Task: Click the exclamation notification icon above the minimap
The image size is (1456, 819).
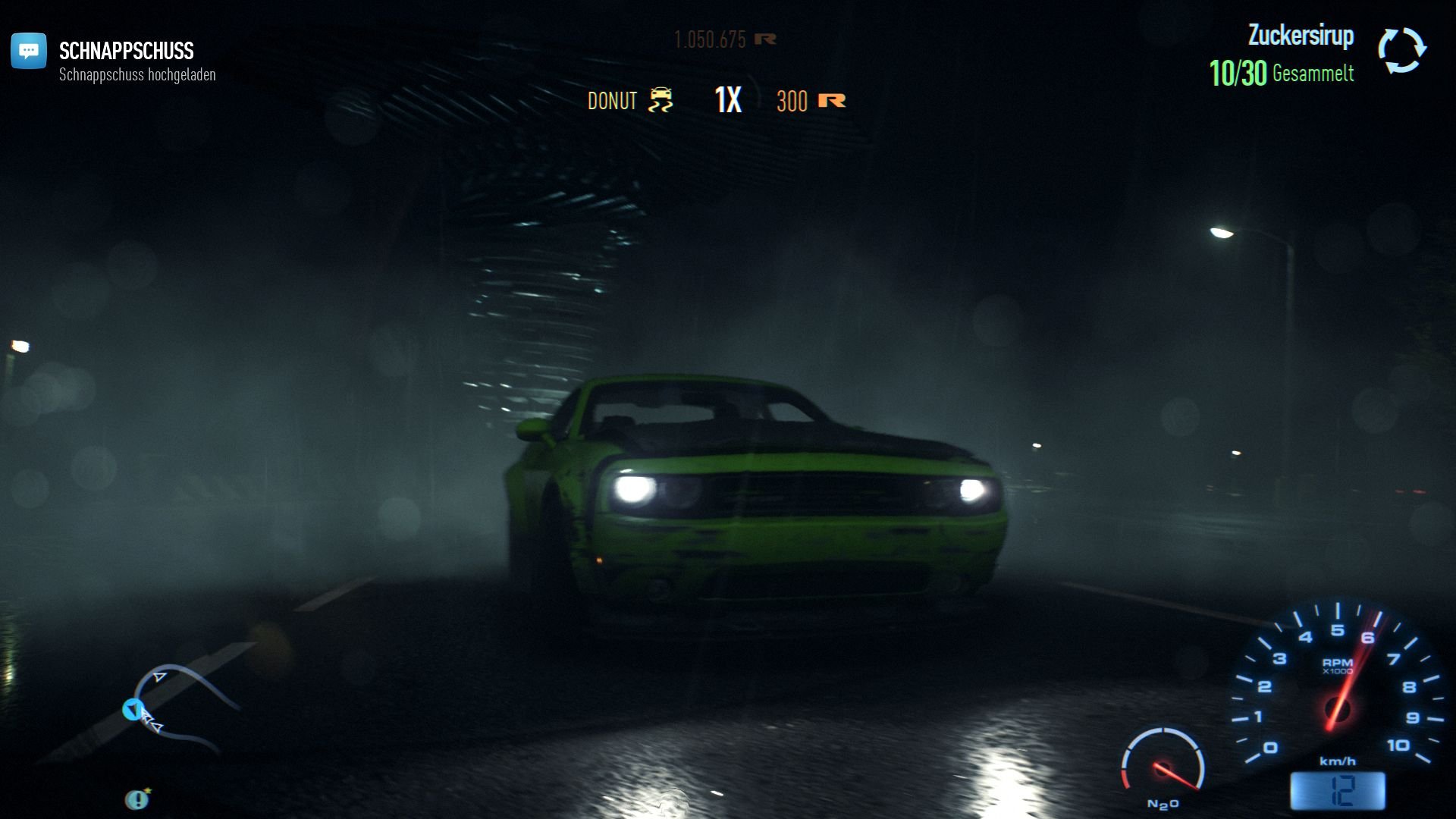Action: [136, 799]
